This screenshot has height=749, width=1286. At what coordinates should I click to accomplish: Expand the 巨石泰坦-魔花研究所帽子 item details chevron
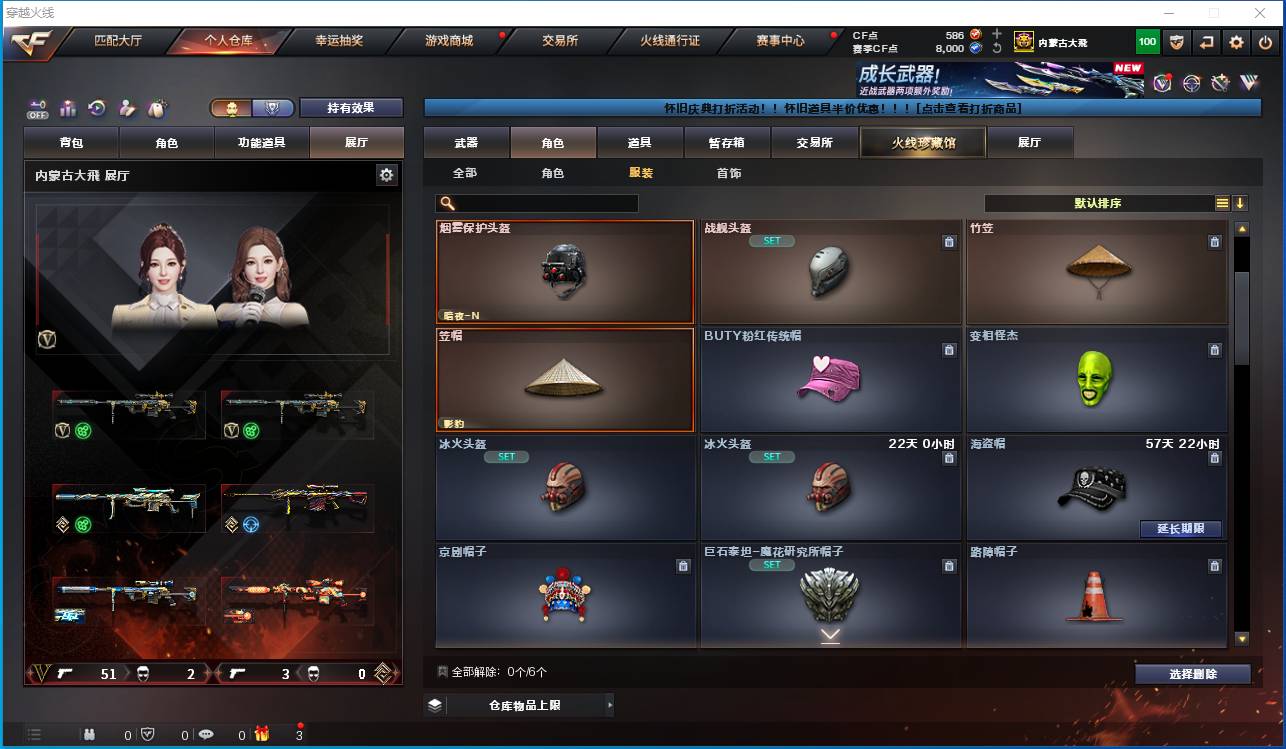830,634
